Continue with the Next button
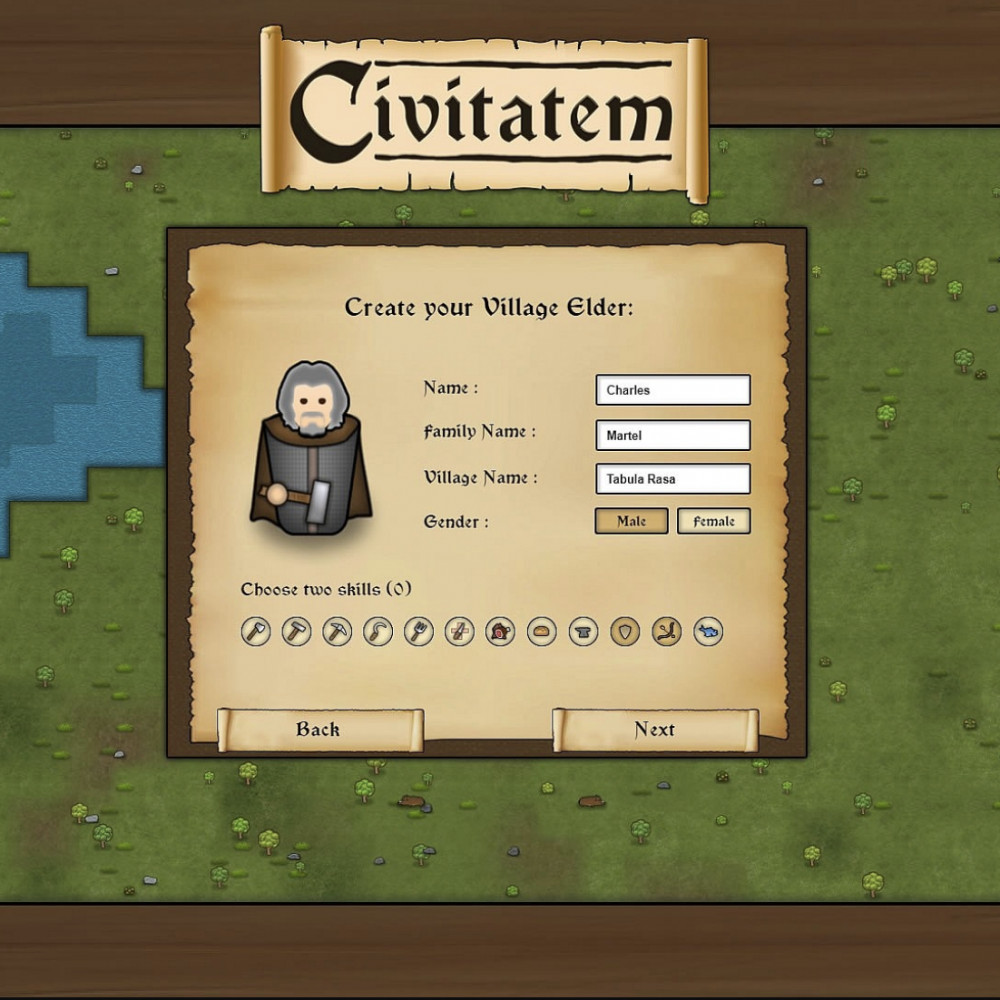This screenshot has height=1000, width=1000. [x=655, y=730]
